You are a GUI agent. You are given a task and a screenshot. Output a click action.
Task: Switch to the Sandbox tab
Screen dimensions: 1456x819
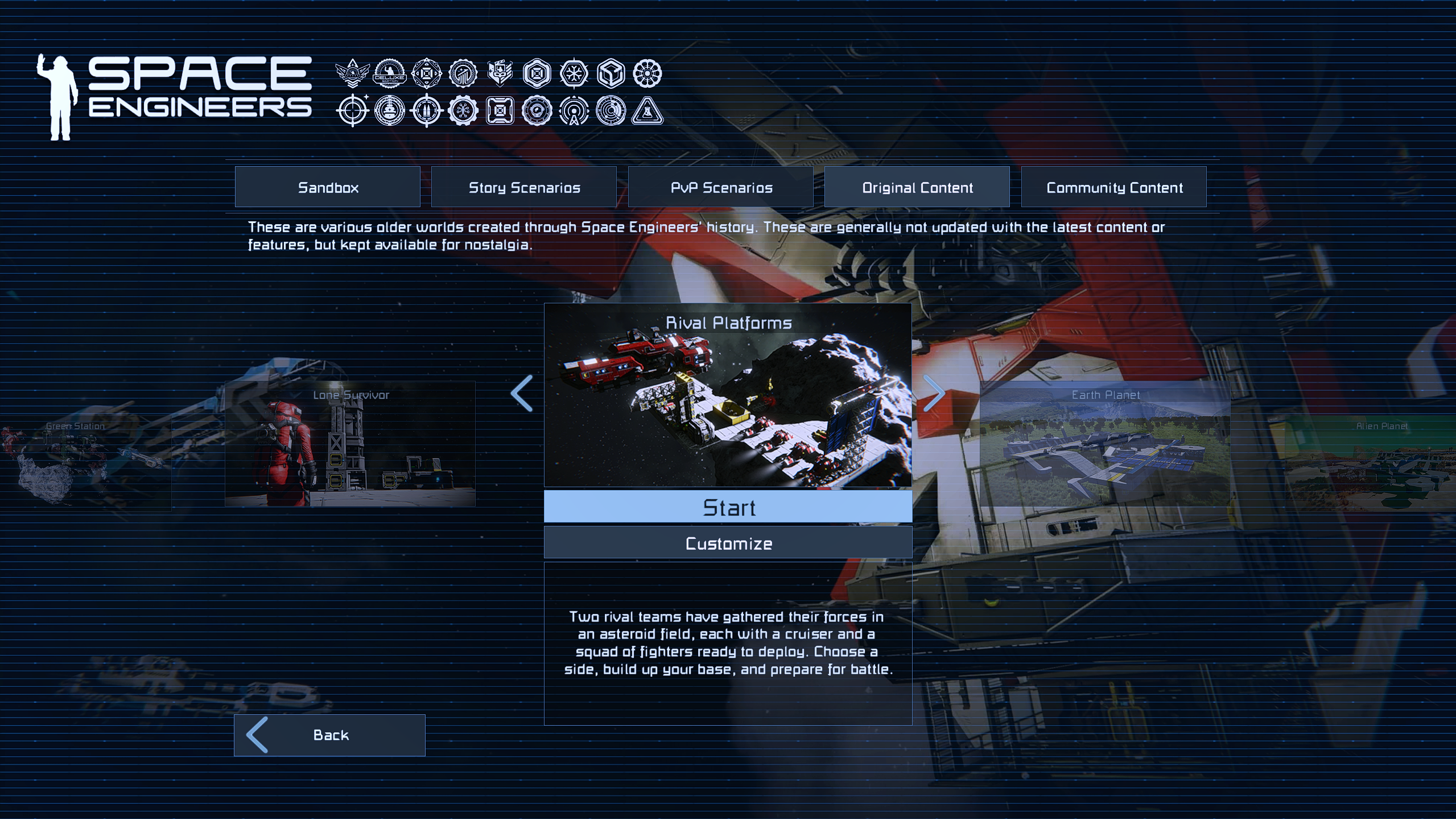[x=327, y=187]
